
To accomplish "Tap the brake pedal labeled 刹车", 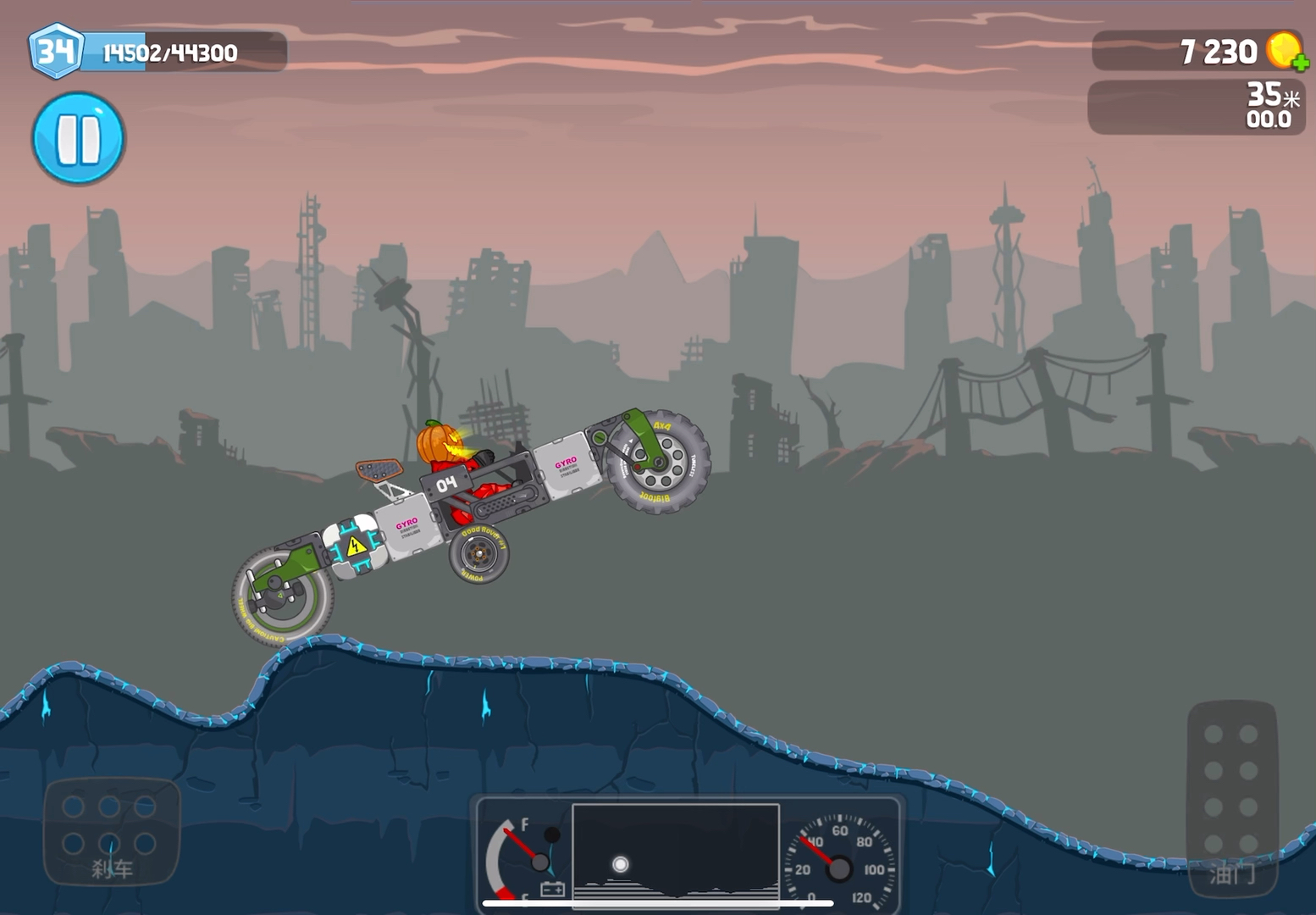I will click(x=112, y=832).
